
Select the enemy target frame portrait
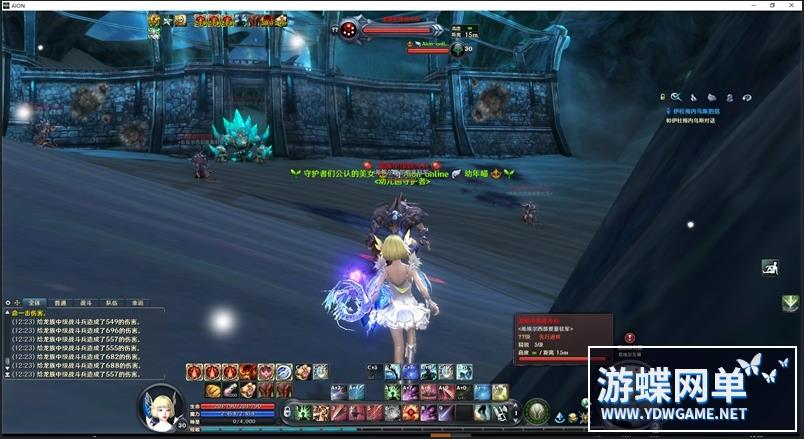pos(349,29)
